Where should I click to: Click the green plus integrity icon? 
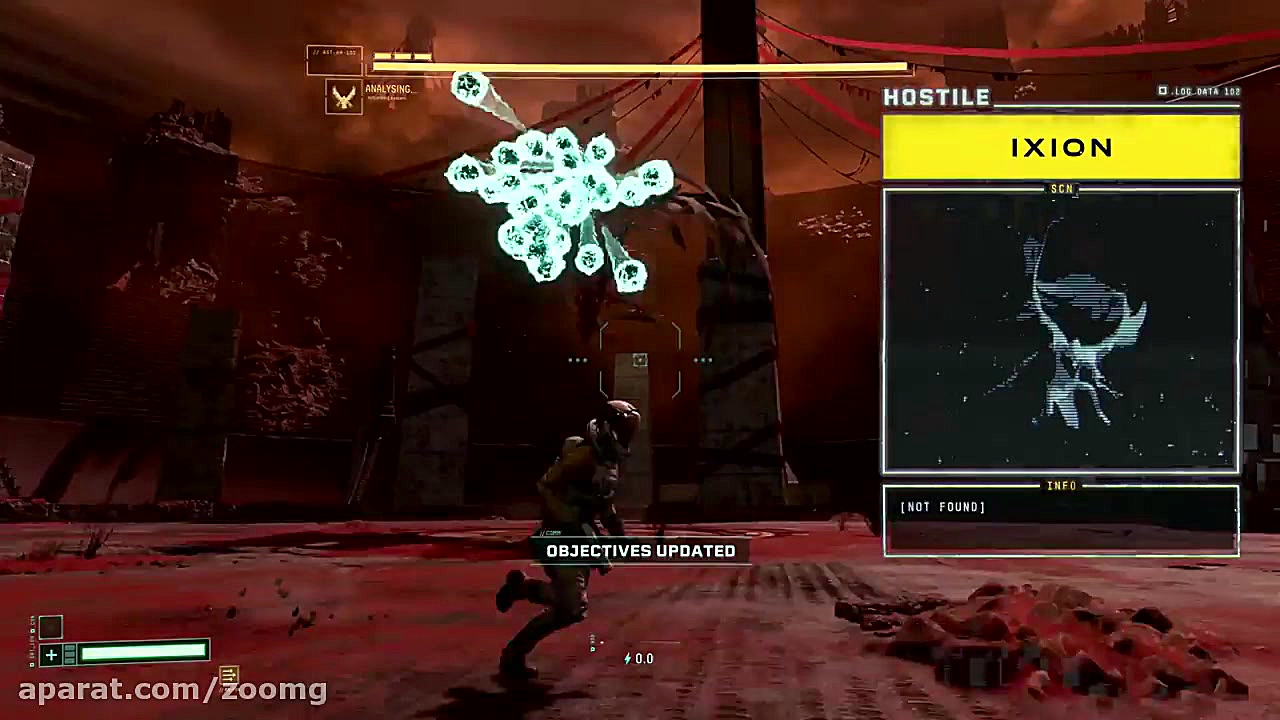pos(51,655)
